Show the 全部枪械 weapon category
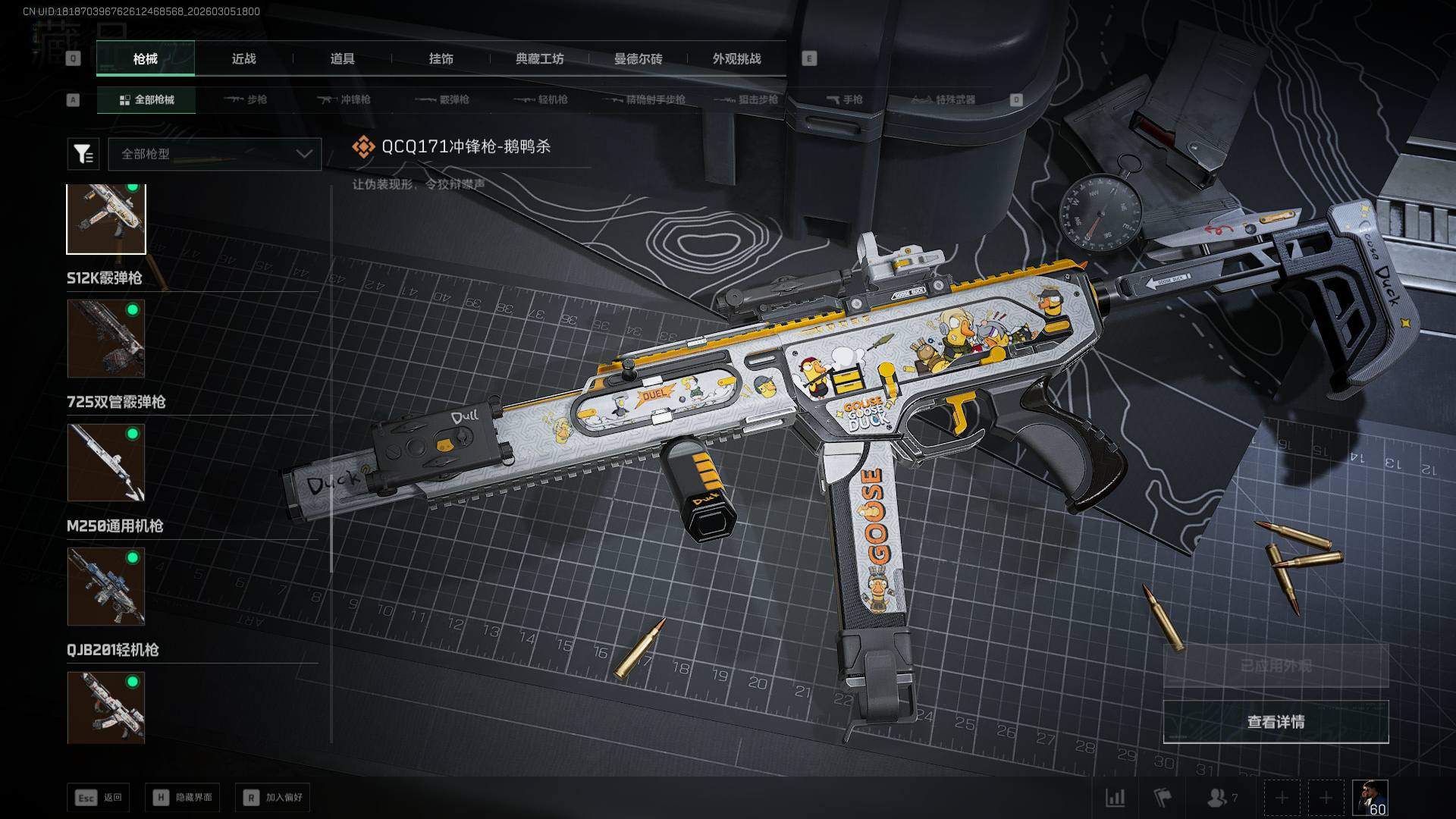The width and height of the screenshot is (1456, 819). (146, 99)
